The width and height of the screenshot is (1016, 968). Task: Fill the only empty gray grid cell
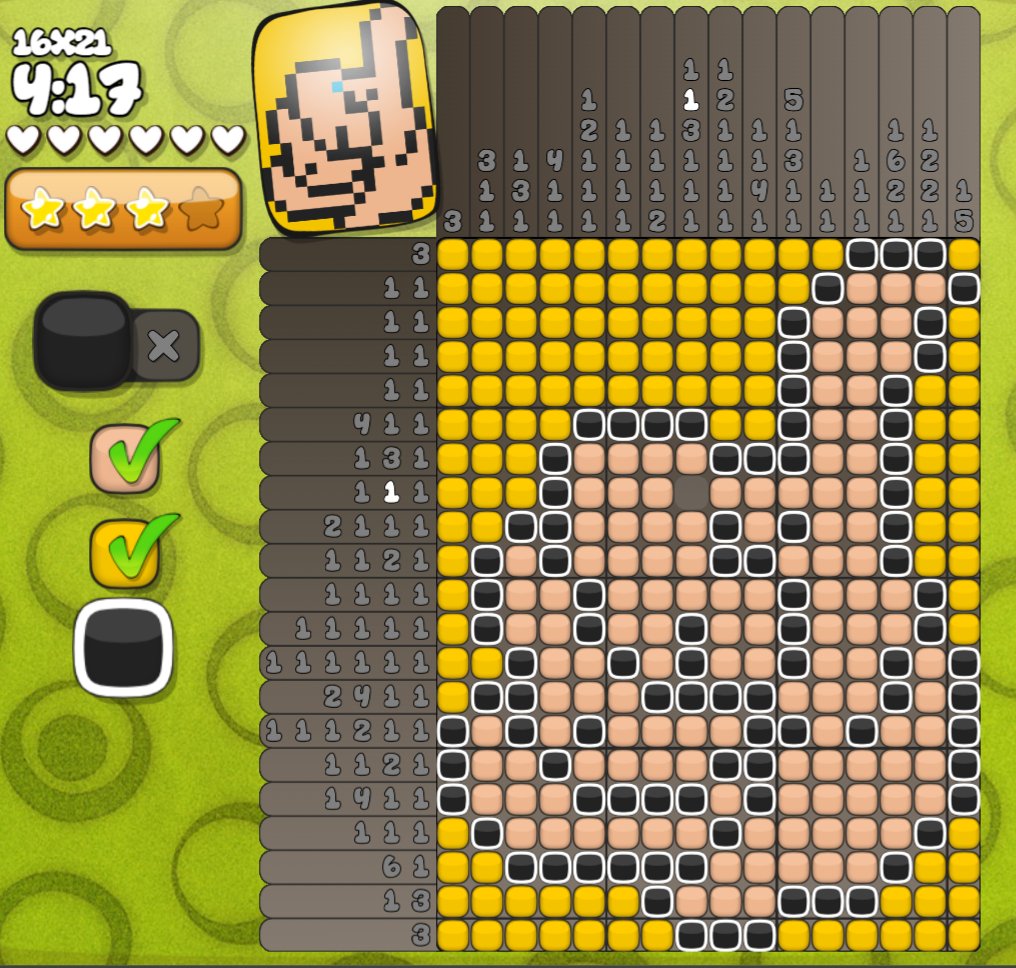coord(691,492)
